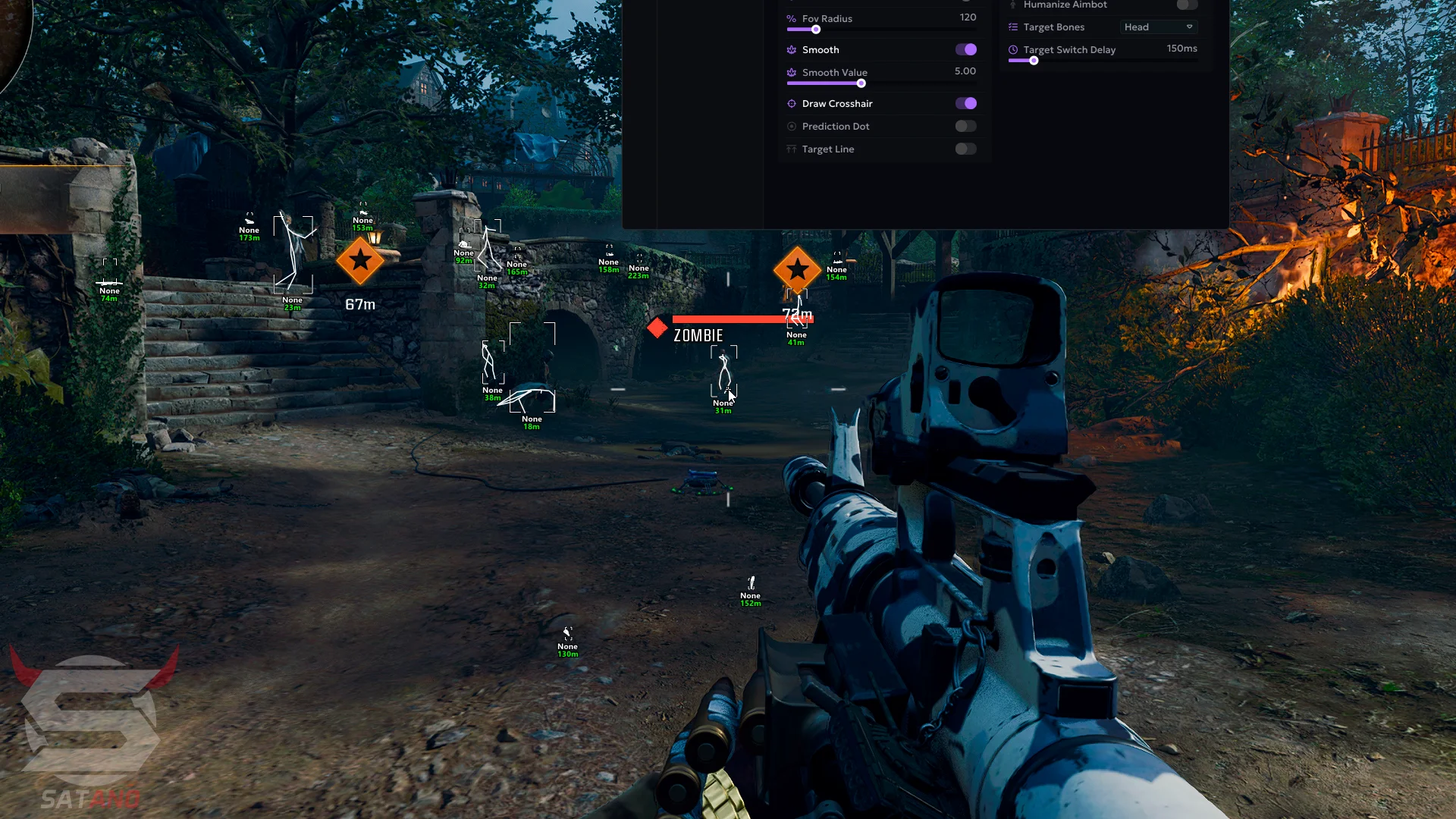
Task: Turn off Draw Crosshair
Action: tap(965, 103)
